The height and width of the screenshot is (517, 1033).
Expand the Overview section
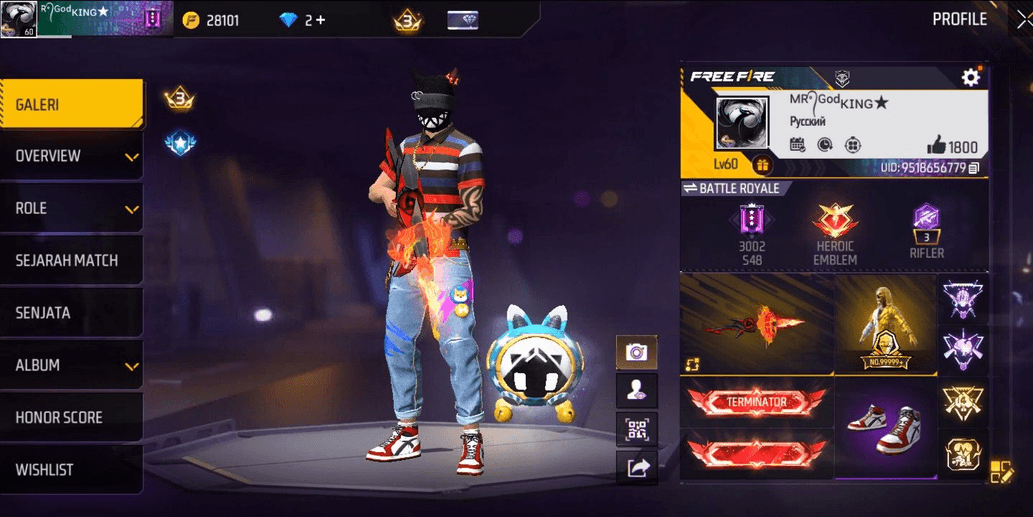(70, 156)
